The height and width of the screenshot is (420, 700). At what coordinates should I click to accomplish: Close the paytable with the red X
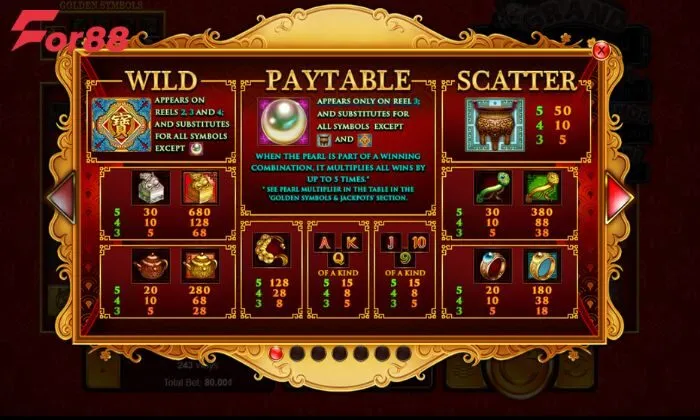[601, 49]
